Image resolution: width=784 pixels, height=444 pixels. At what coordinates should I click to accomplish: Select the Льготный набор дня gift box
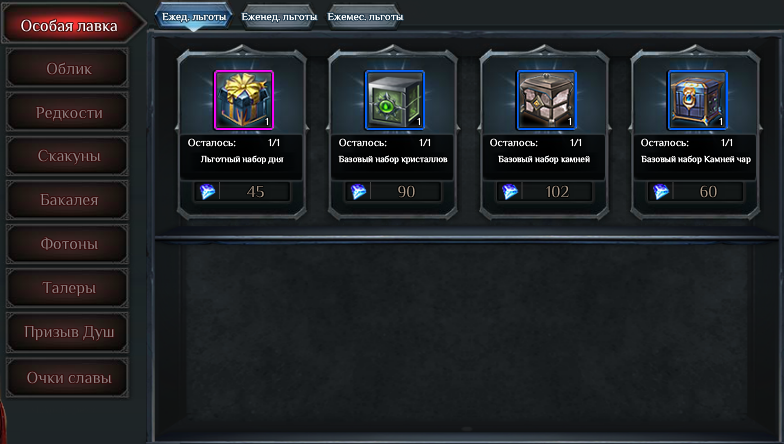pos(243,100)
